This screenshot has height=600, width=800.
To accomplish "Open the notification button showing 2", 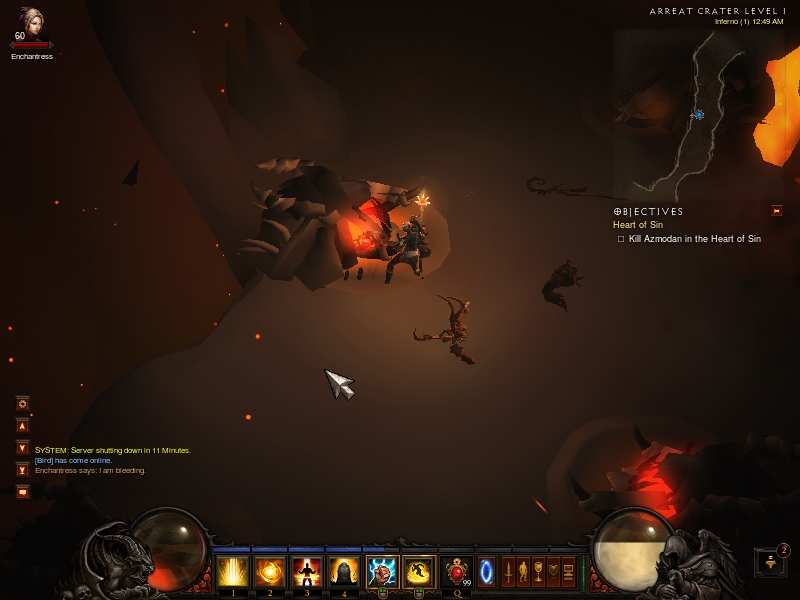I will point(771,562).
